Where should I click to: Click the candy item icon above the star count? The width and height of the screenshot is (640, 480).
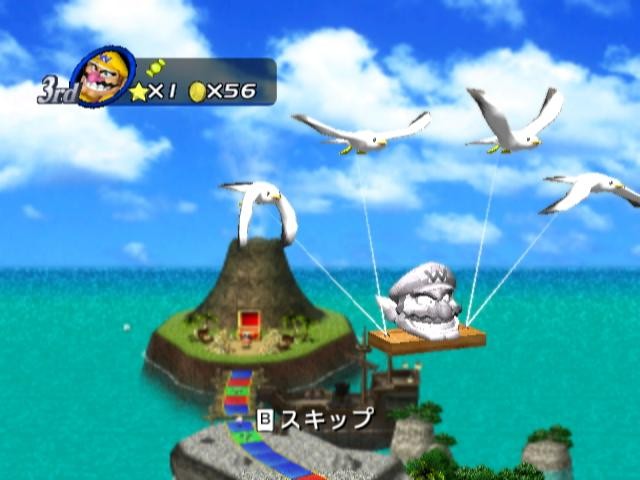[x=155, y=66]
